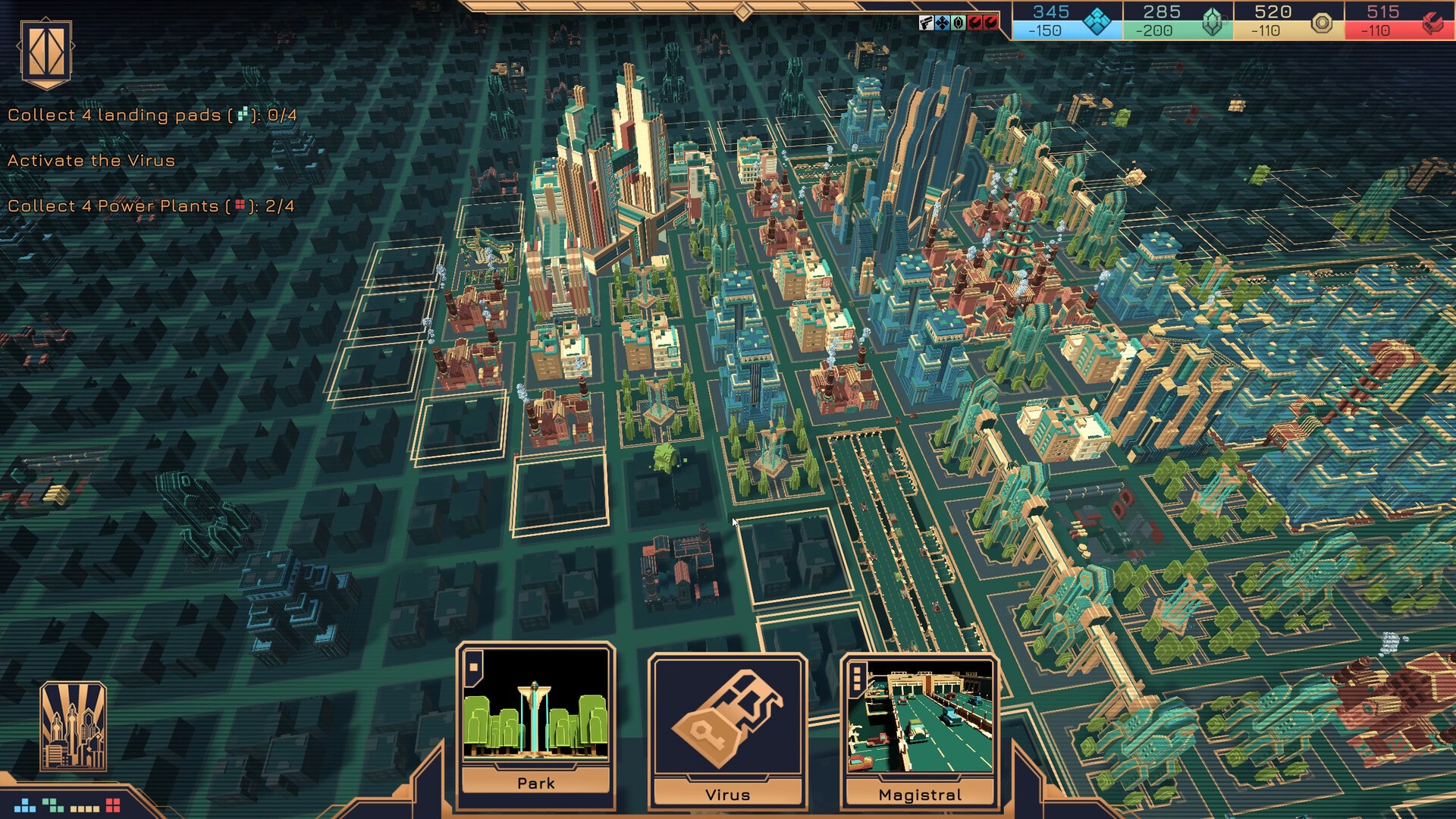
Task: Select the Power Plants objective
Action: pos(151,206)
